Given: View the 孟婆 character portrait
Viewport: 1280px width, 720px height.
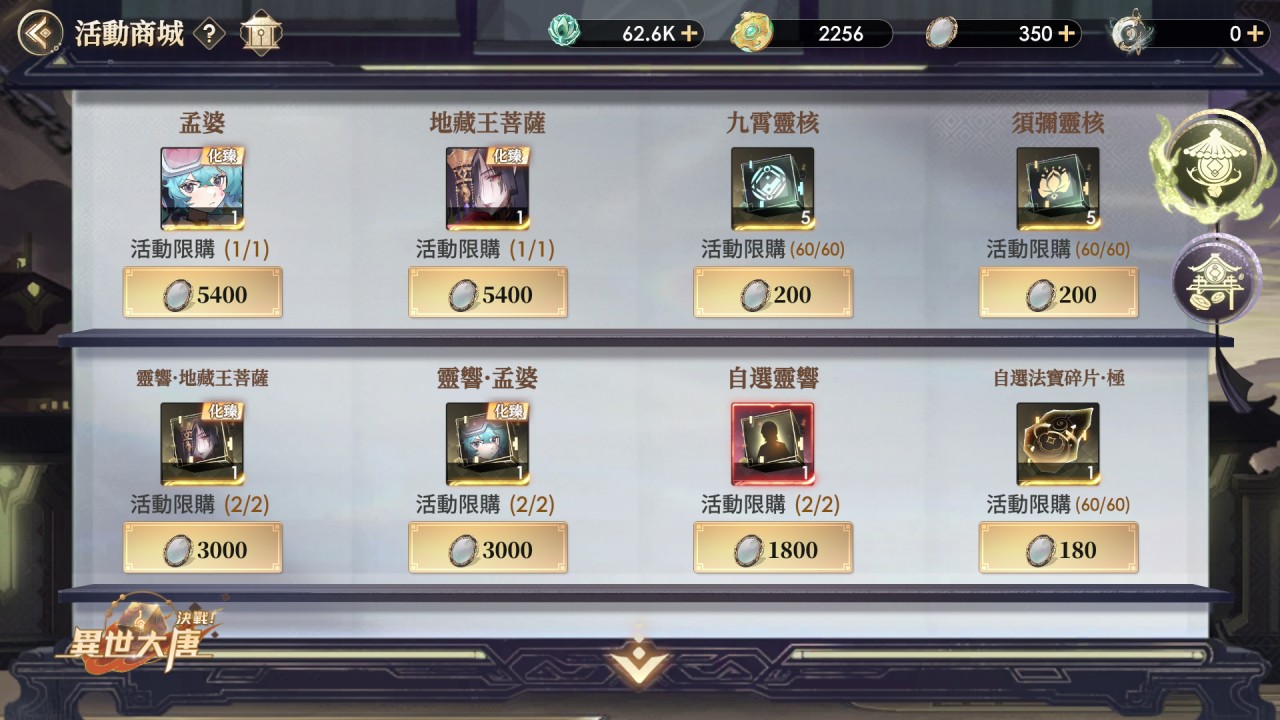Looking at the screenshot, I should (203, 188).
